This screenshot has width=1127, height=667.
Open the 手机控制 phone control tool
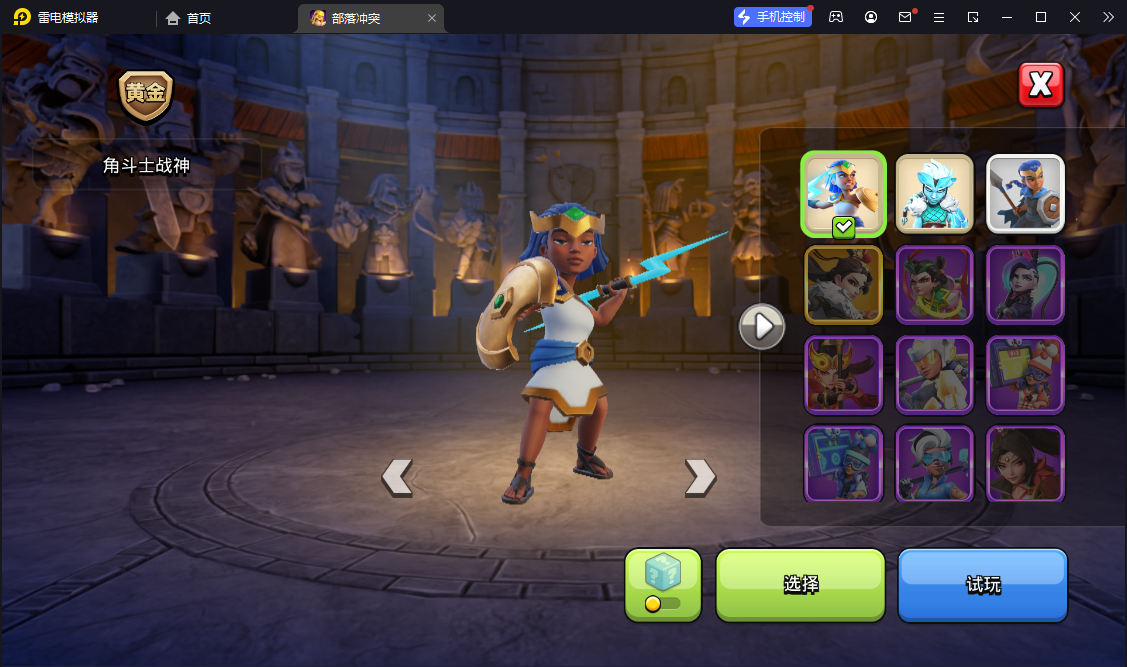[772, 17]
